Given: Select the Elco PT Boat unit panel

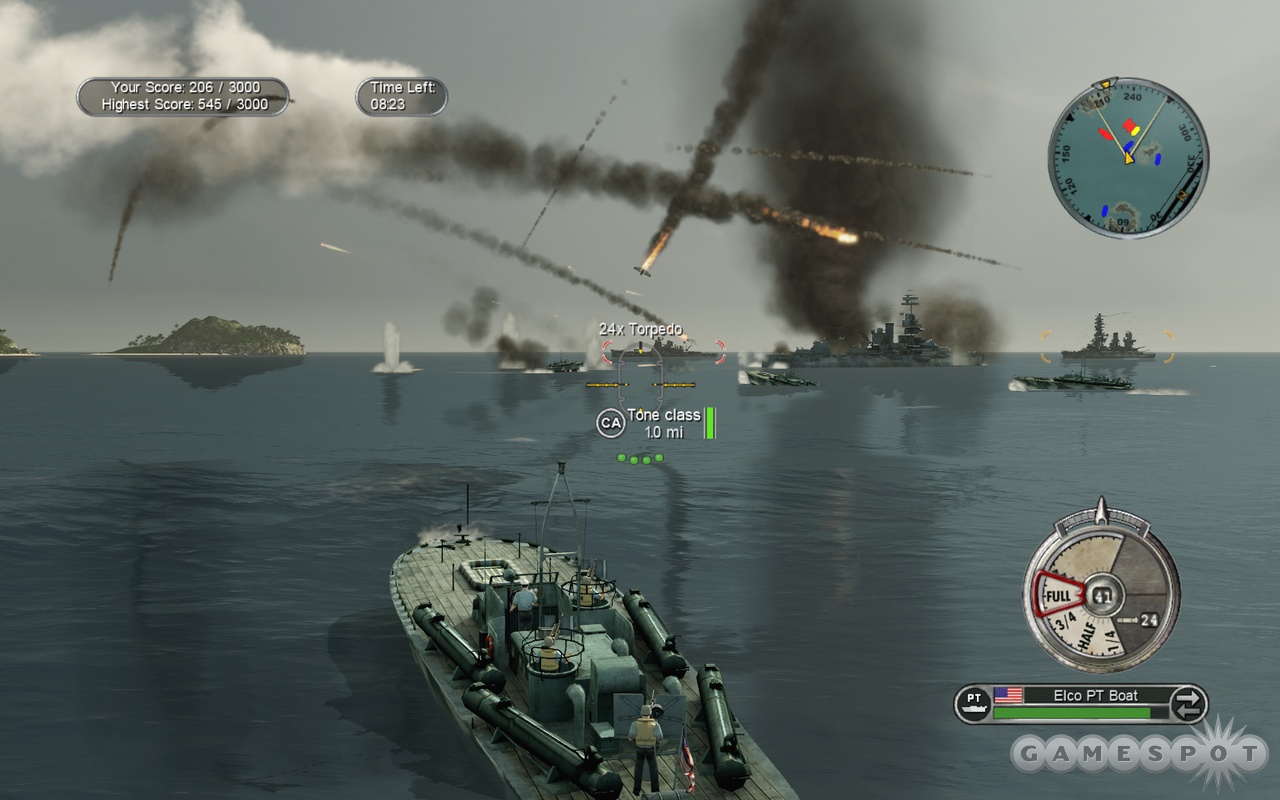Looking at the screenshot, I should 1081,696.
